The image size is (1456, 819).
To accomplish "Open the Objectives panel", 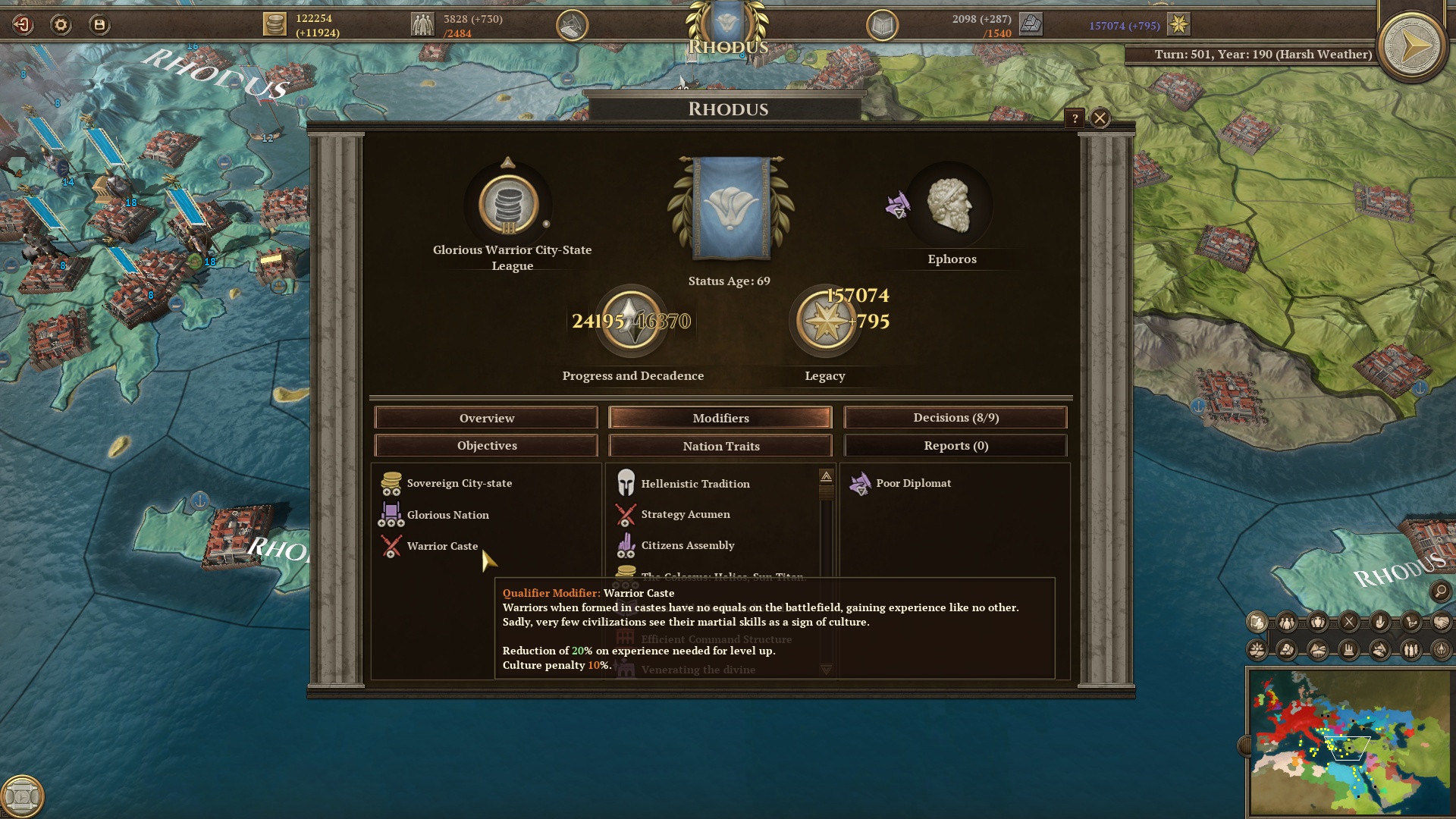I will pyautogui.click(x=485, y=445).
